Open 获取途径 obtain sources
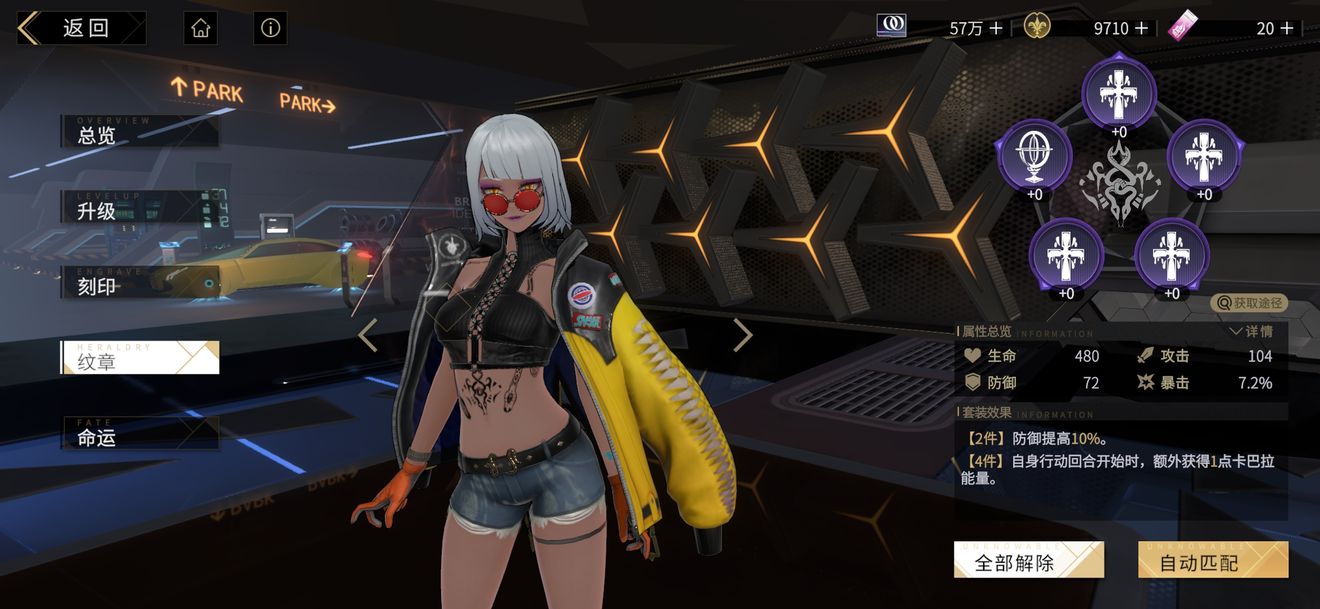1320x609 pixels. click(1249, 303)
